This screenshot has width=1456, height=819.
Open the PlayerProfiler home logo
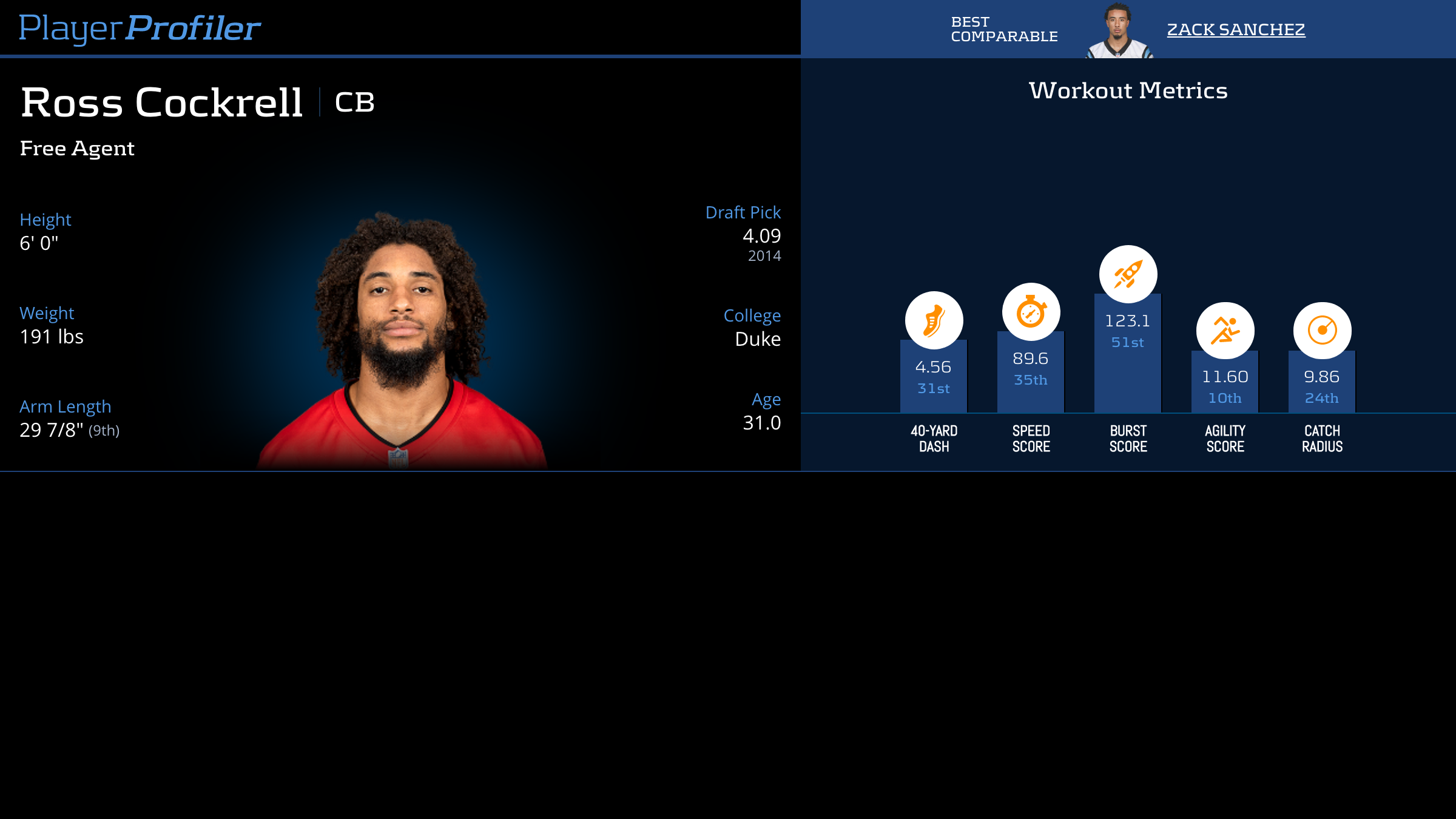tap(140, 28)
